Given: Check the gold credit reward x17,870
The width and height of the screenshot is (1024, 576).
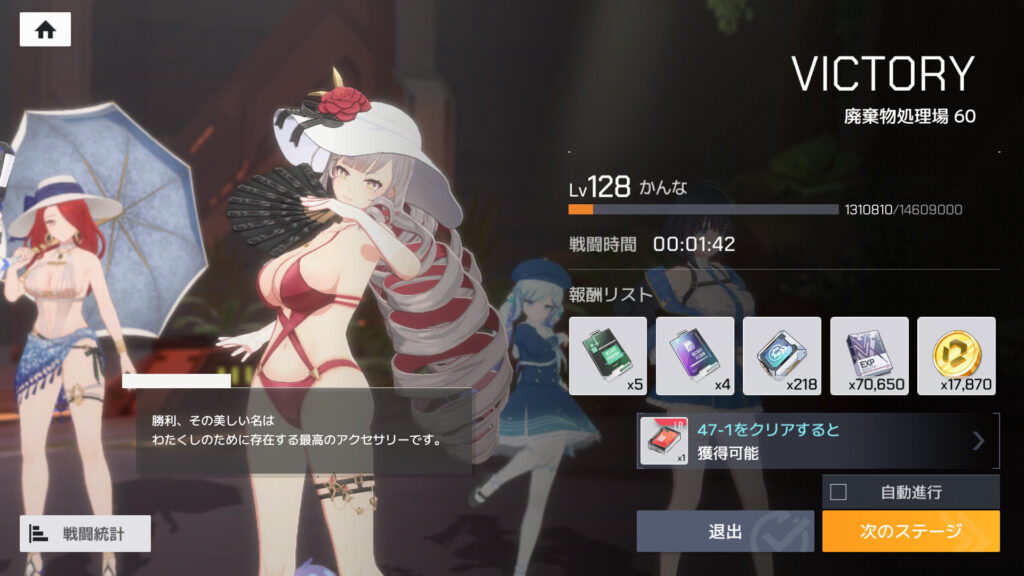Looking at the screenshot, I should pos(956,356).
